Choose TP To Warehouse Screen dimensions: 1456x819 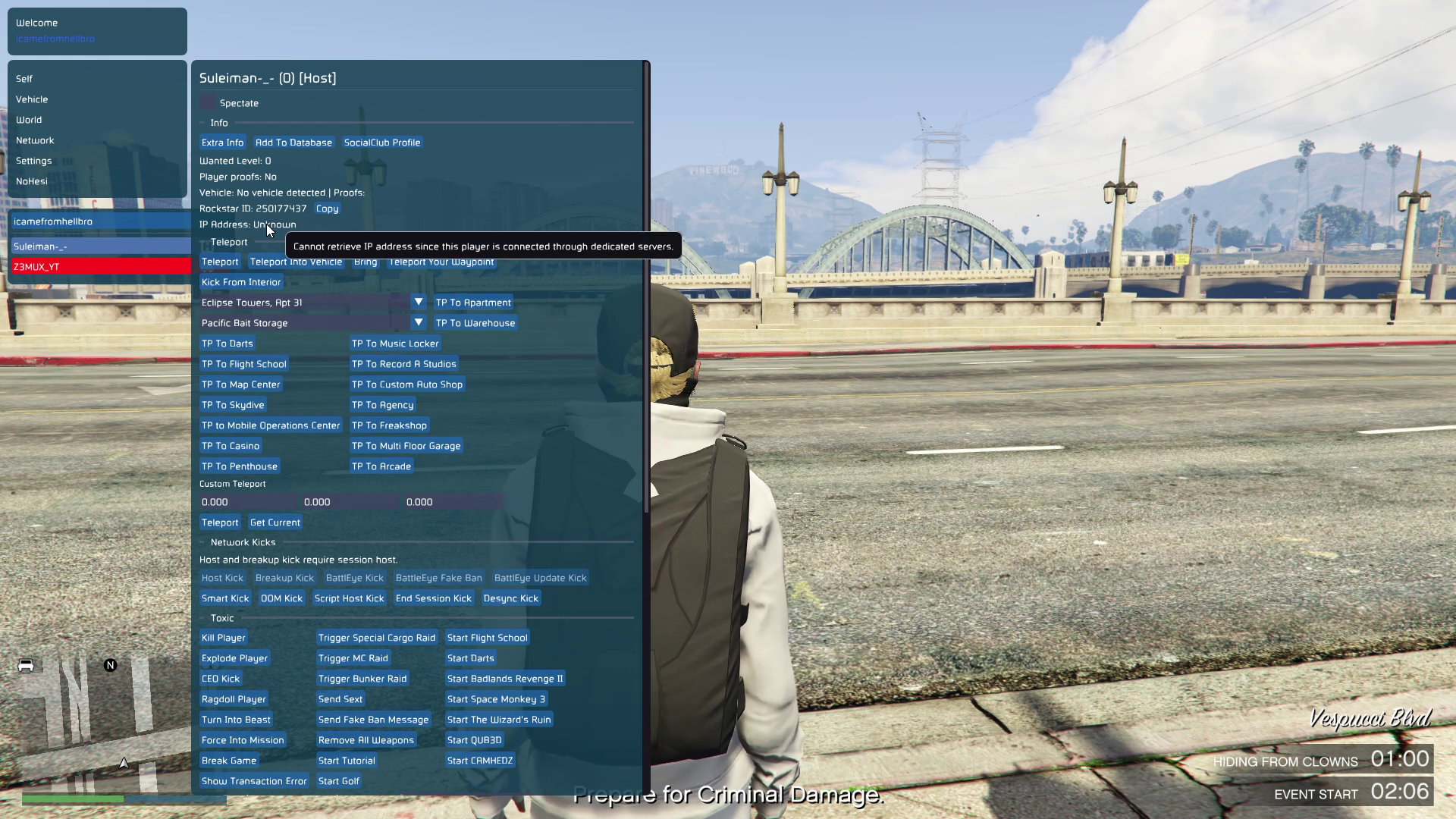point(475,323)
